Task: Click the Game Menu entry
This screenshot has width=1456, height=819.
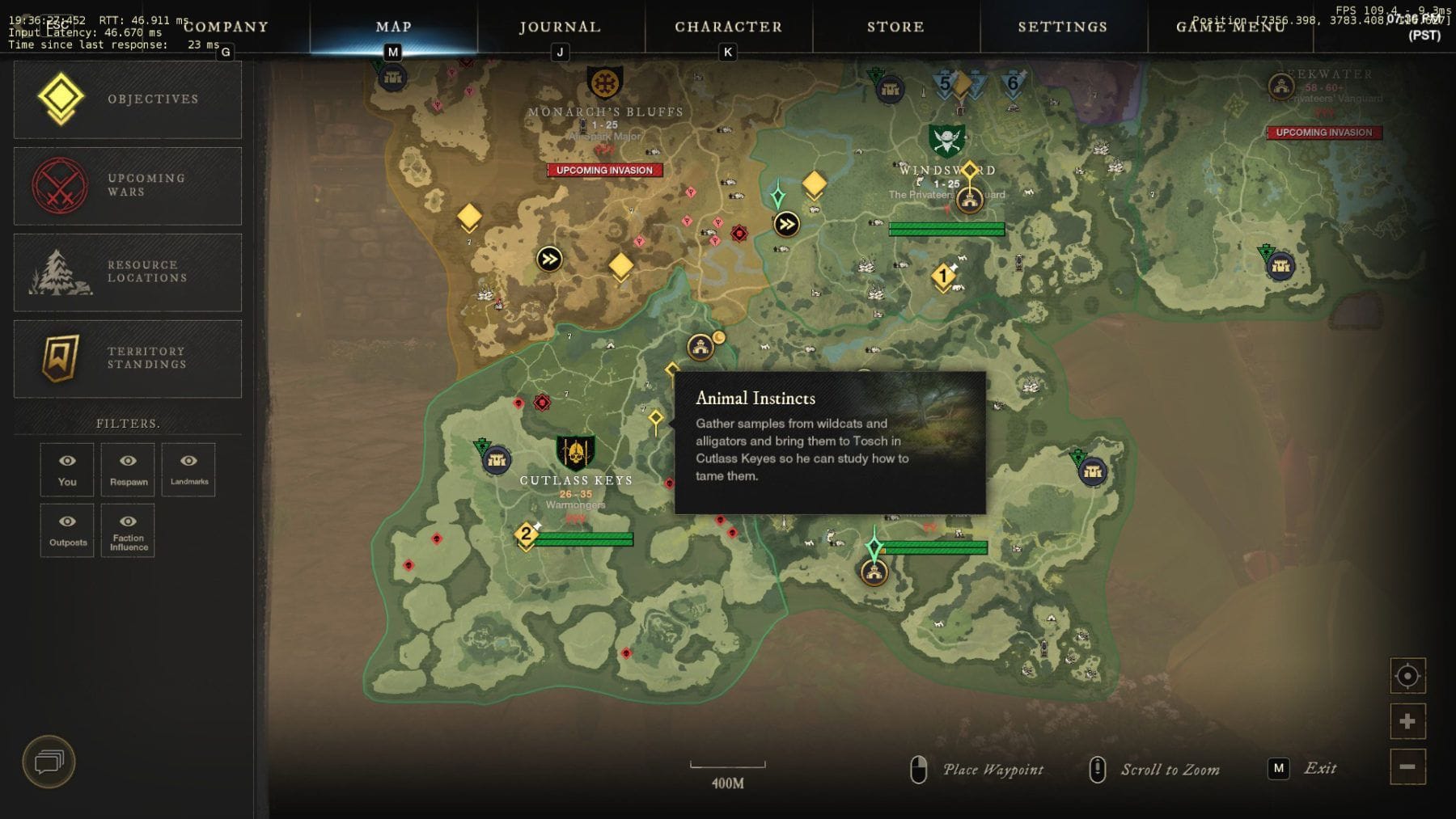Action: coord(1230,27)
